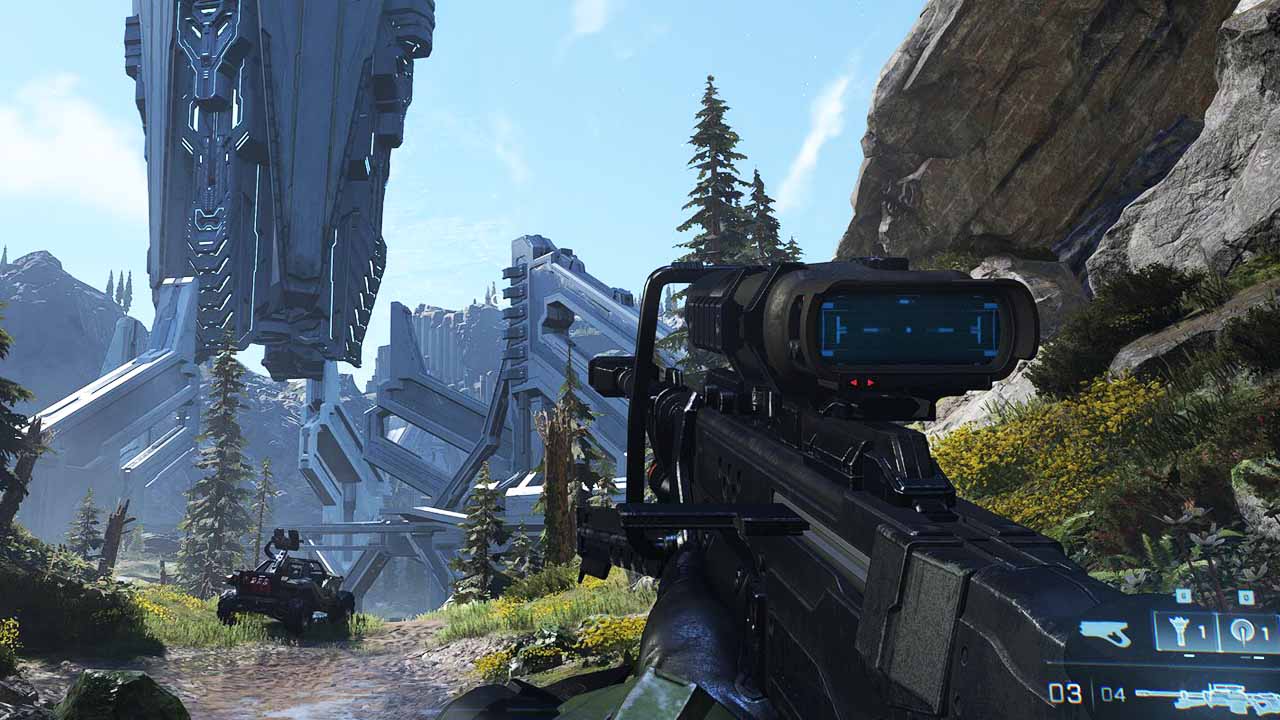Click the reserve ammo count showing 04

1113,693
